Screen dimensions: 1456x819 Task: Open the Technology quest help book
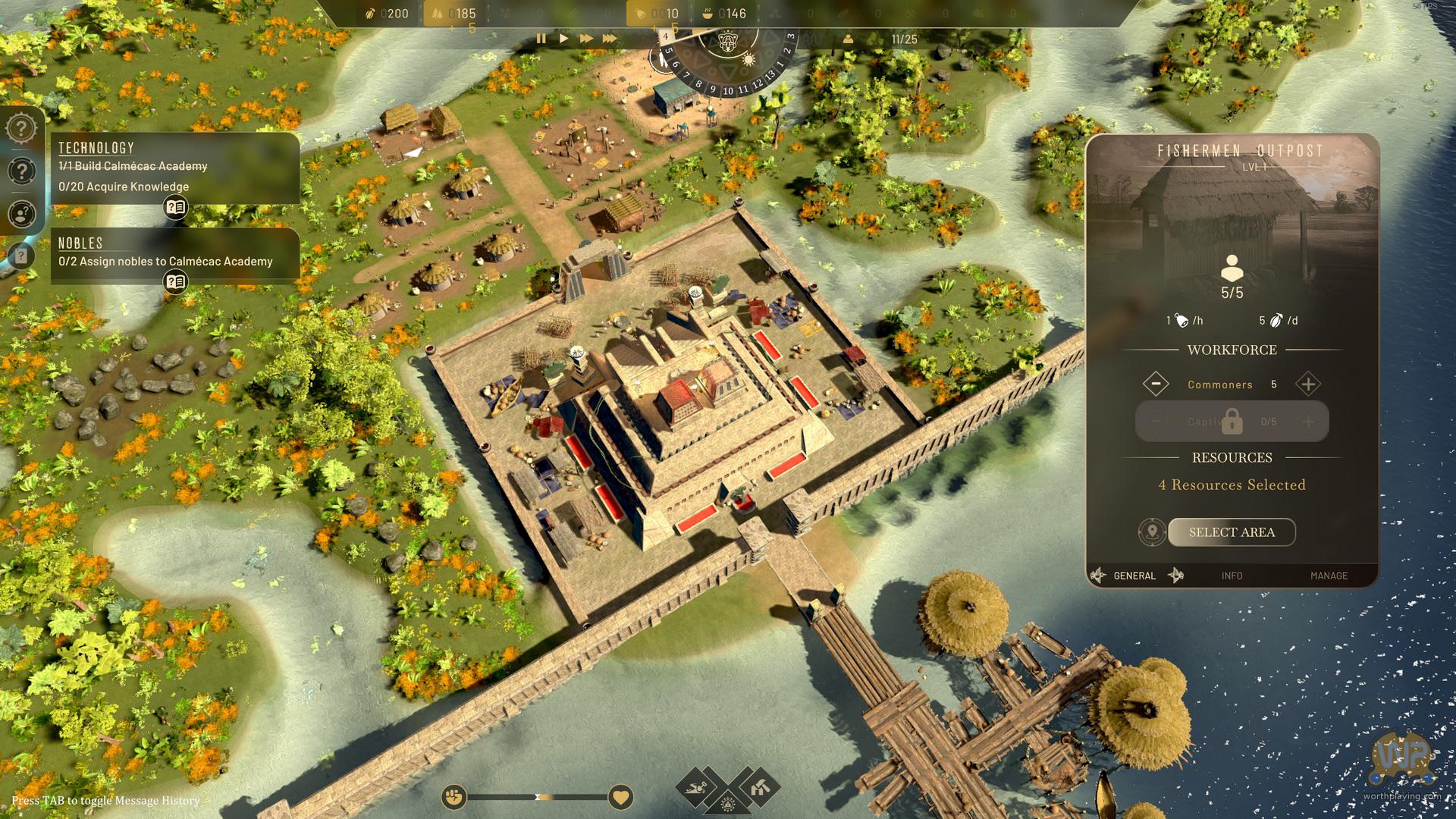(176, 207)
